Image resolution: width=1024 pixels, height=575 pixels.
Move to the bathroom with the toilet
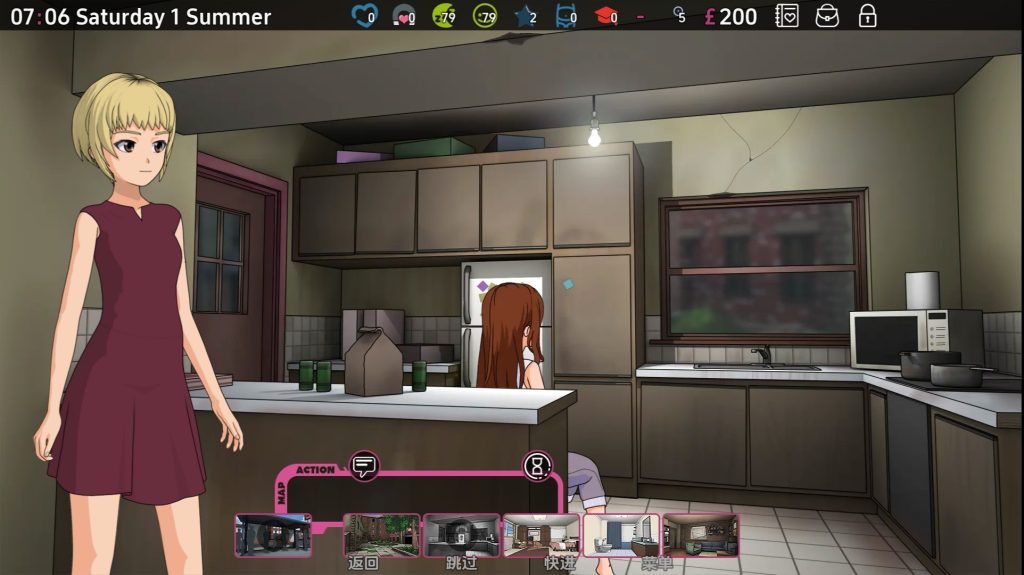coord(621,535)
